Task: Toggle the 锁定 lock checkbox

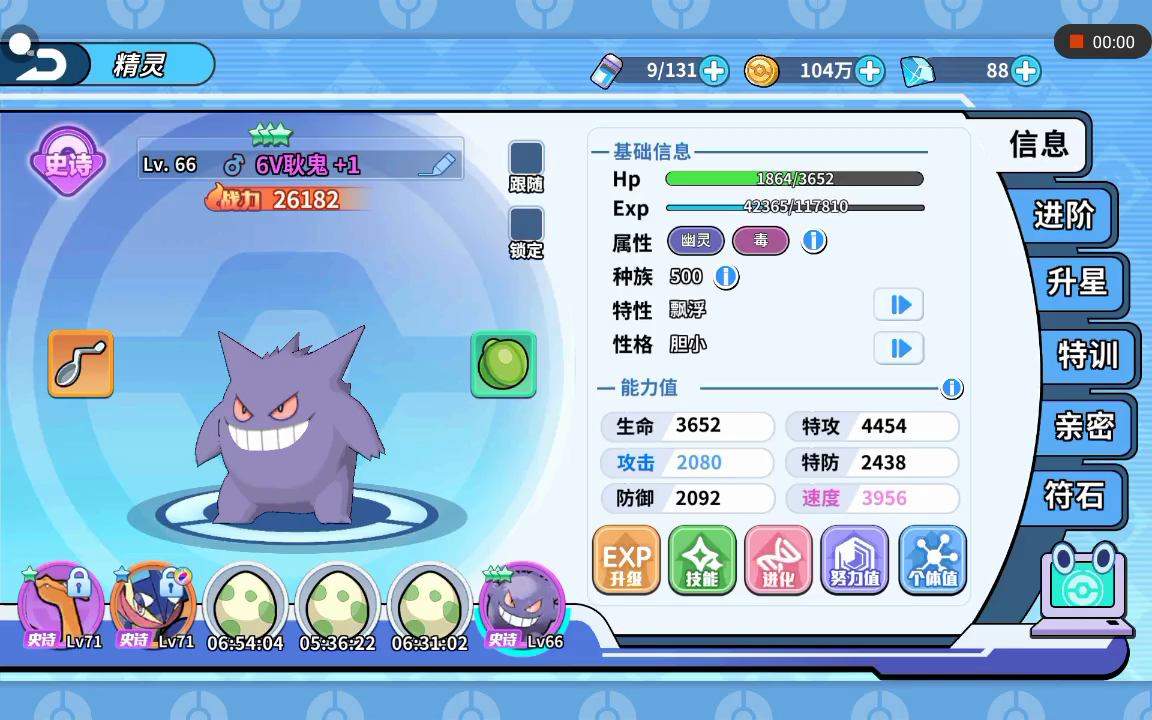Action: tap(526, 225)
